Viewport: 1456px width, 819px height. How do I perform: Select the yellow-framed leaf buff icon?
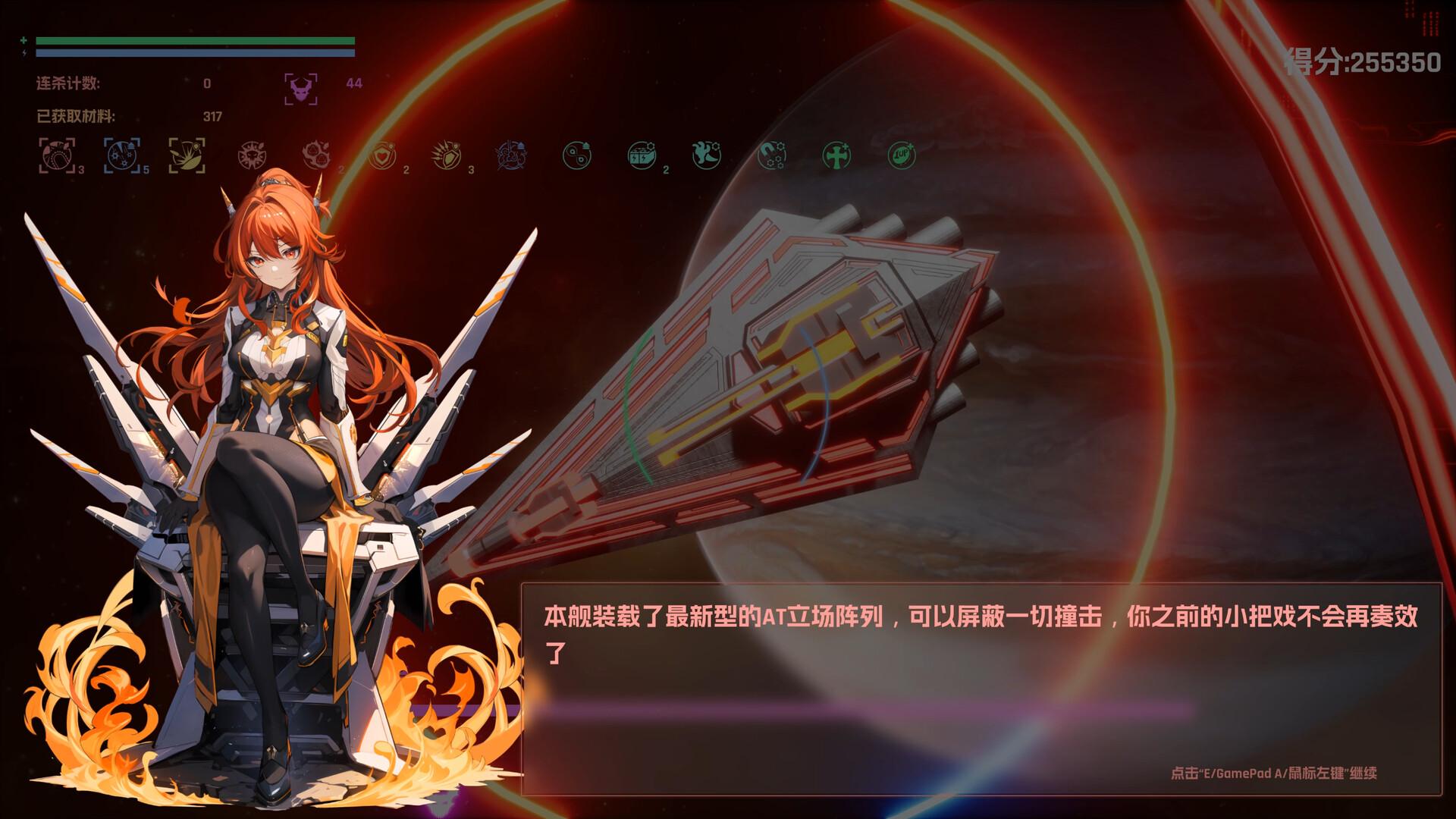point(187,155)
